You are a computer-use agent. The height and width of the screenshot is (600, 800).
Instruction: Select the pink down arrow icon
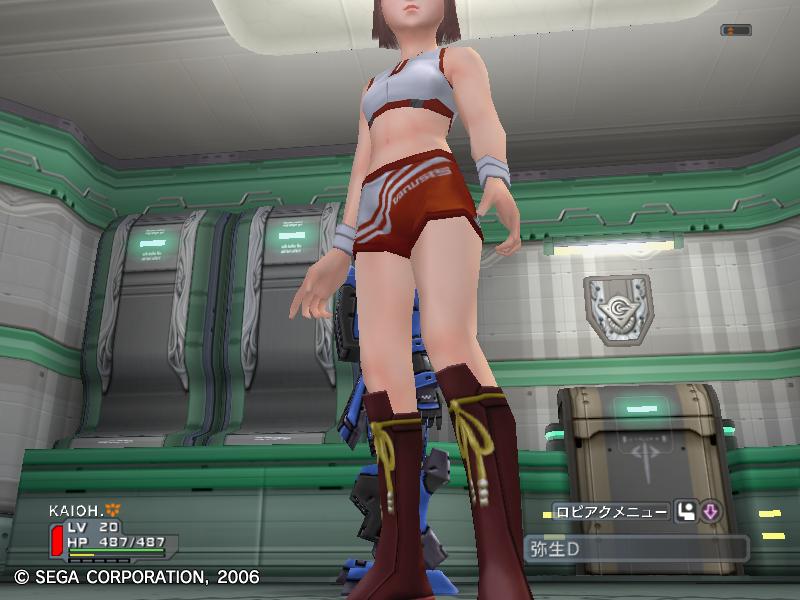[x=710, y=512]
